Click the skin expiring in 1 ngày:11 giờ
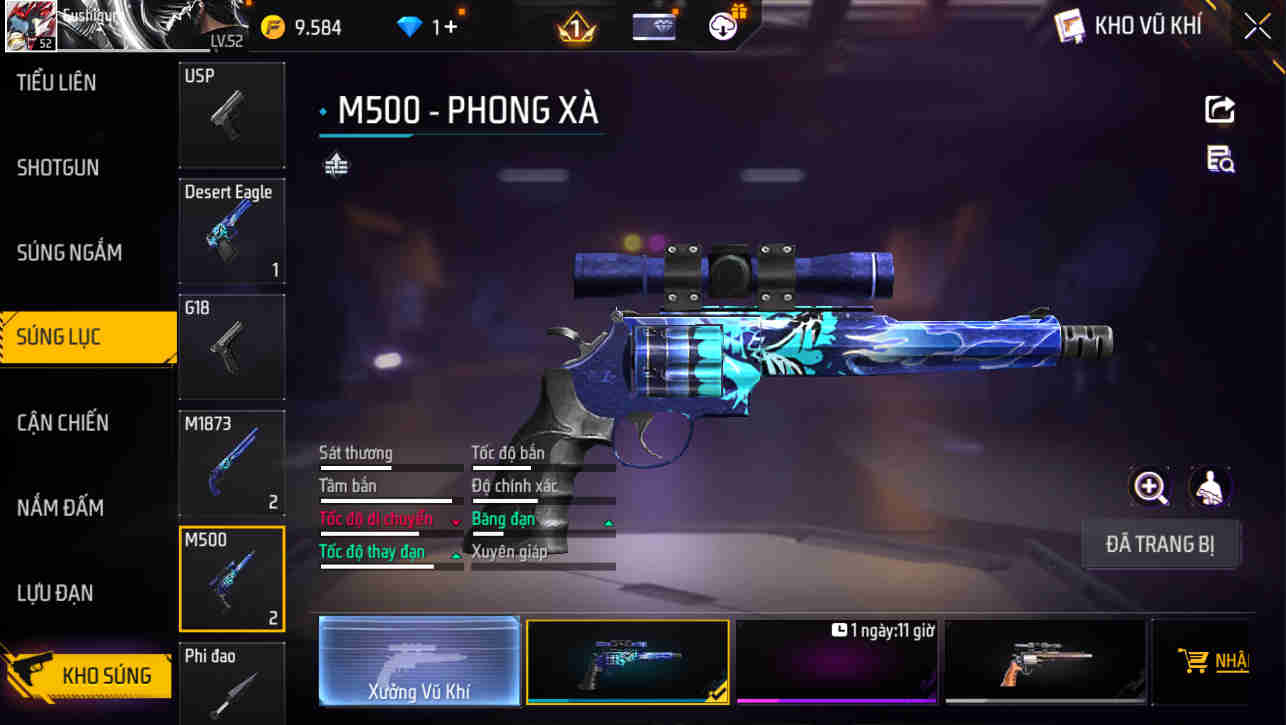This screenshot has height=725, width=1286. tap(837, 662)
